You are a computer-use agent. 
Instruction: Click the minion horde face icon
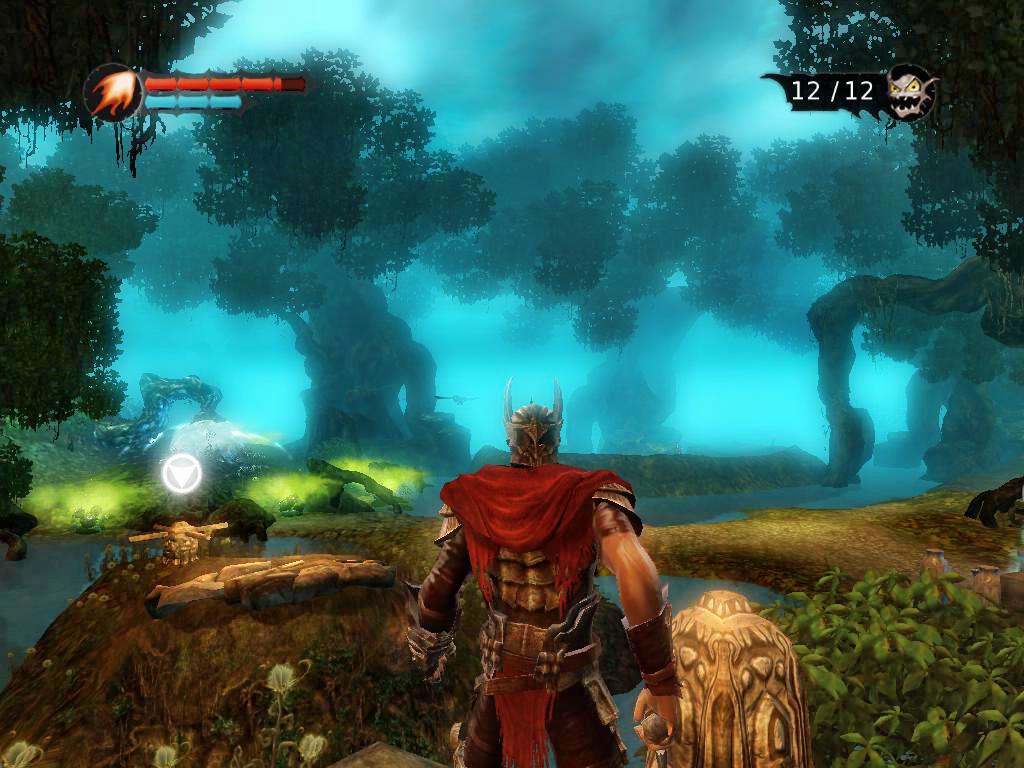(x=909, y=92)
